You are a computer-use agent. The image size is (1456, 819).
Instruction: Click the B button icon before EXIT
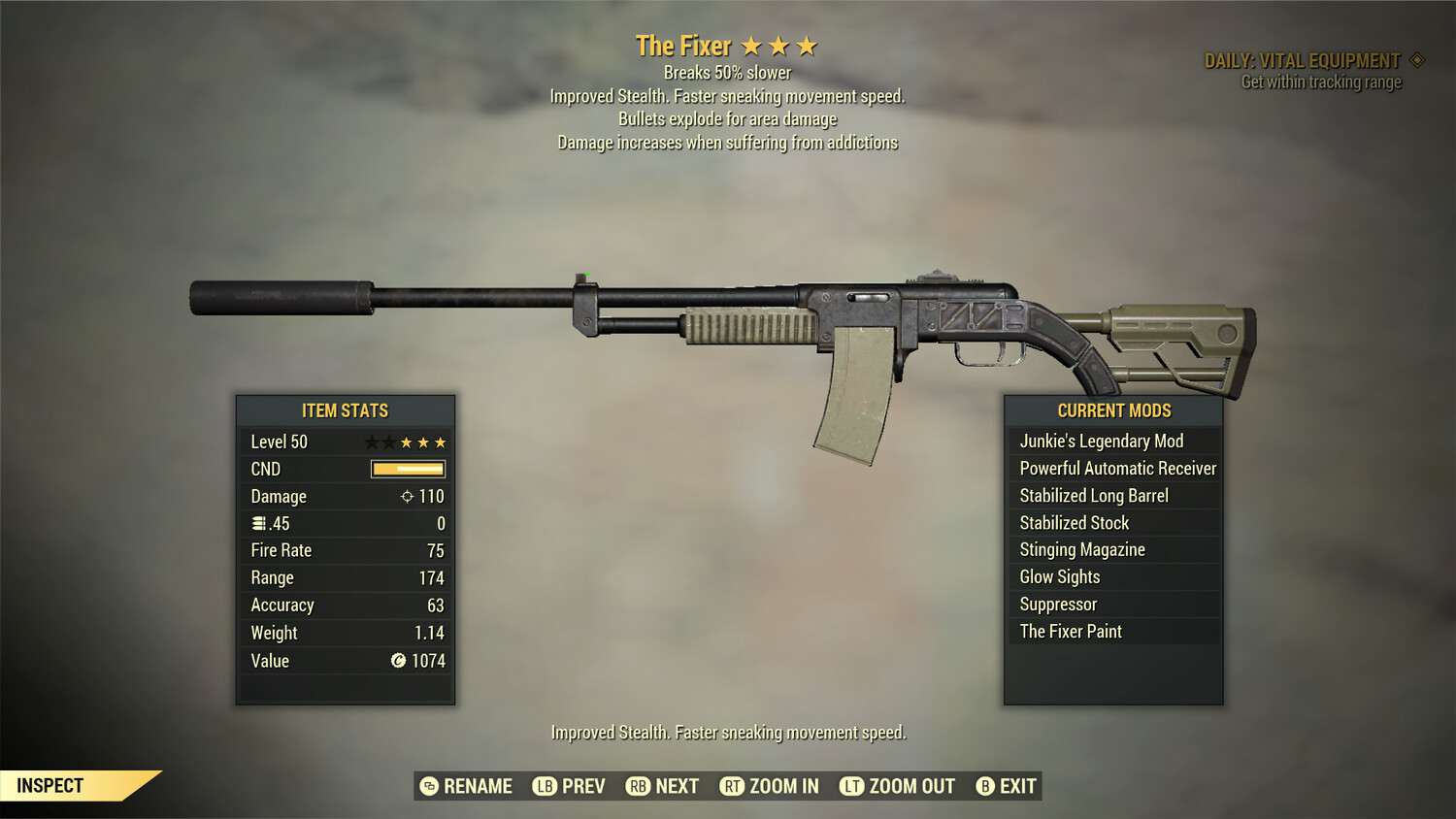[x=984, y=786]
